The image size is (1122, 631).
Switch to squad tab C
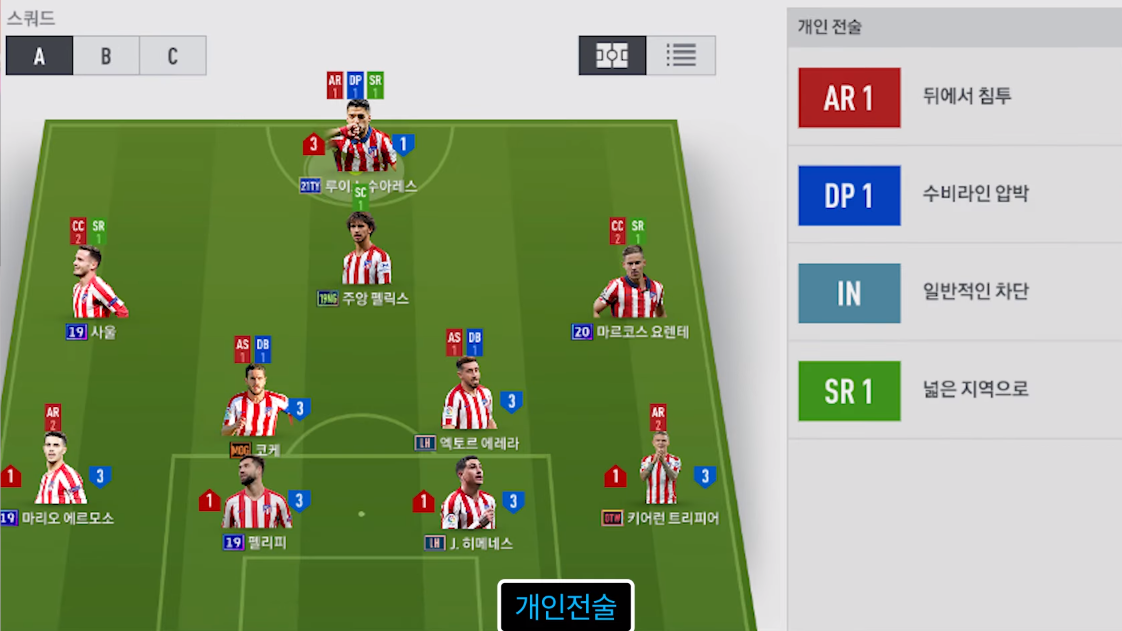click(x=173, y=56)
